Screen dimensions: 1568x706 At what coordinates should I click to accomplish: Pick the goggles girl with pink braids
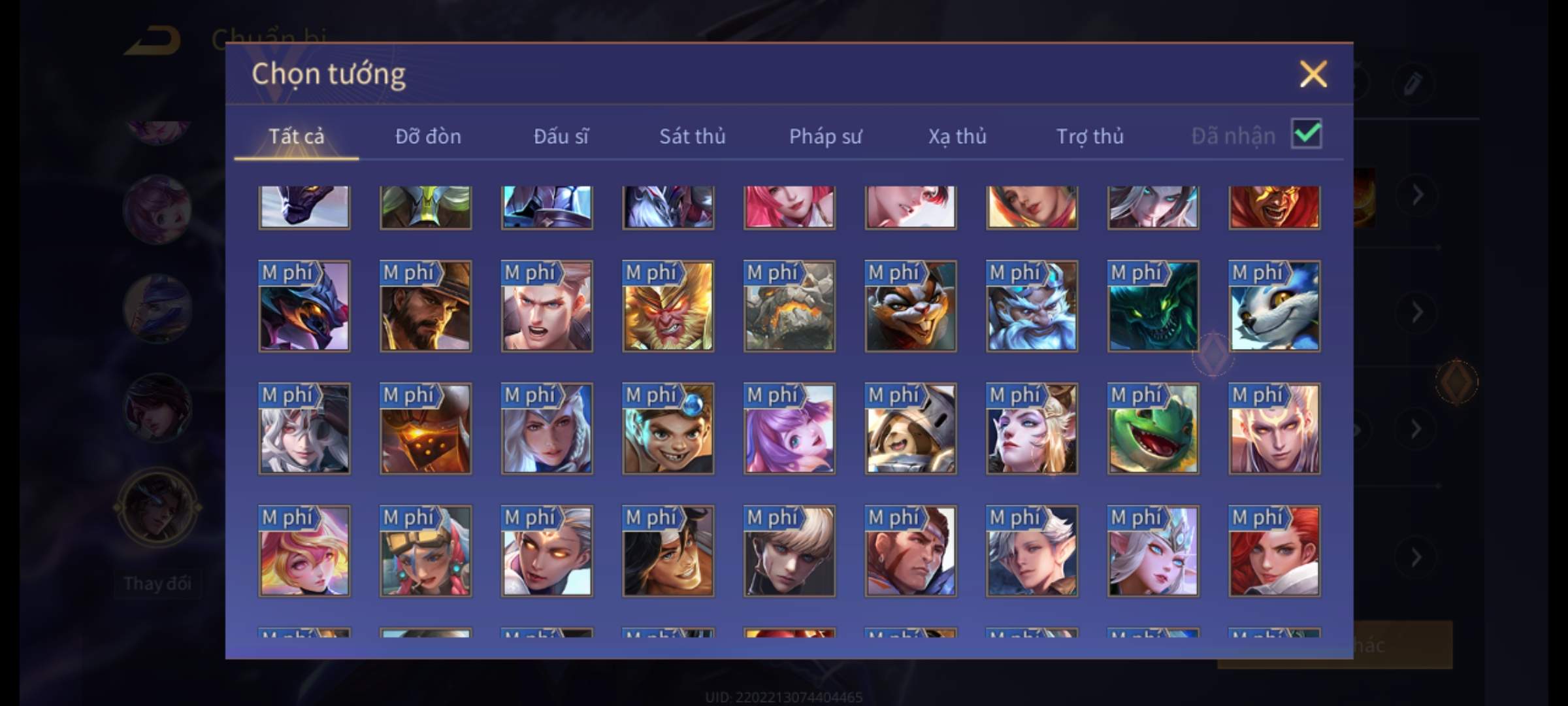pos(425,551)
